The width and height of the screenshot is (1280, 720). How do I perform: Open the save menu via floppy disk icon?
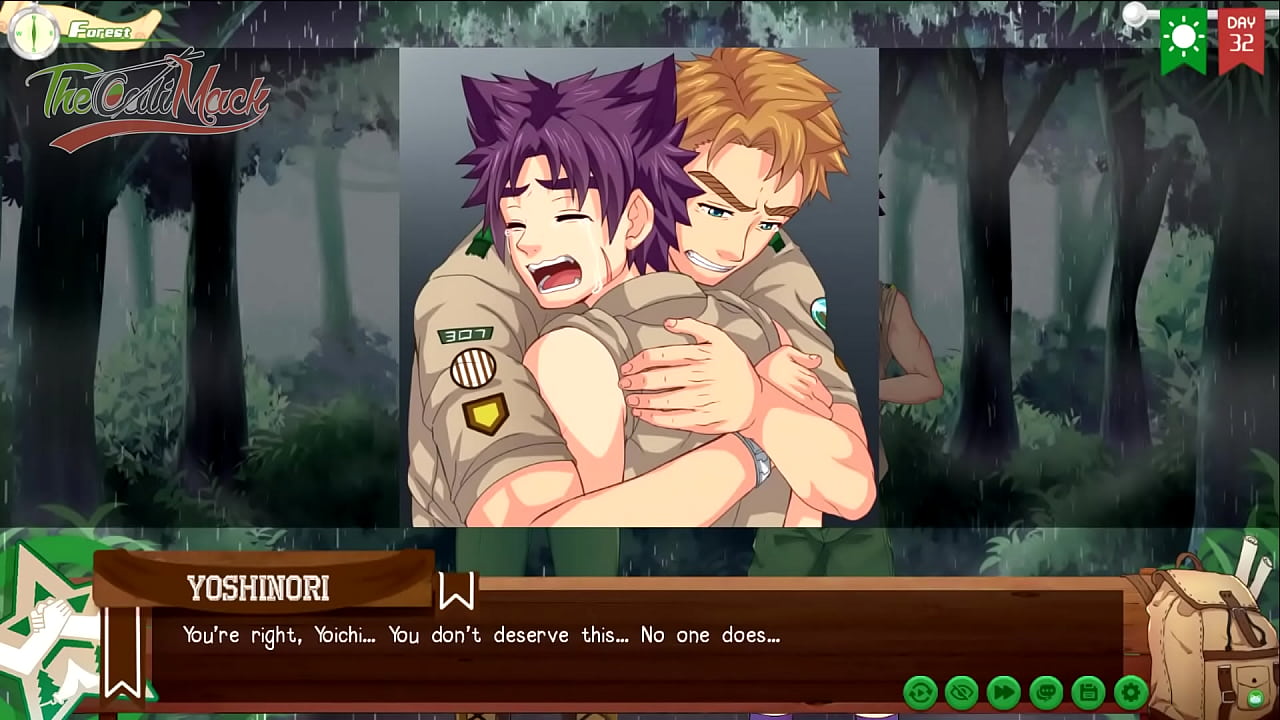coord(1088,692)
